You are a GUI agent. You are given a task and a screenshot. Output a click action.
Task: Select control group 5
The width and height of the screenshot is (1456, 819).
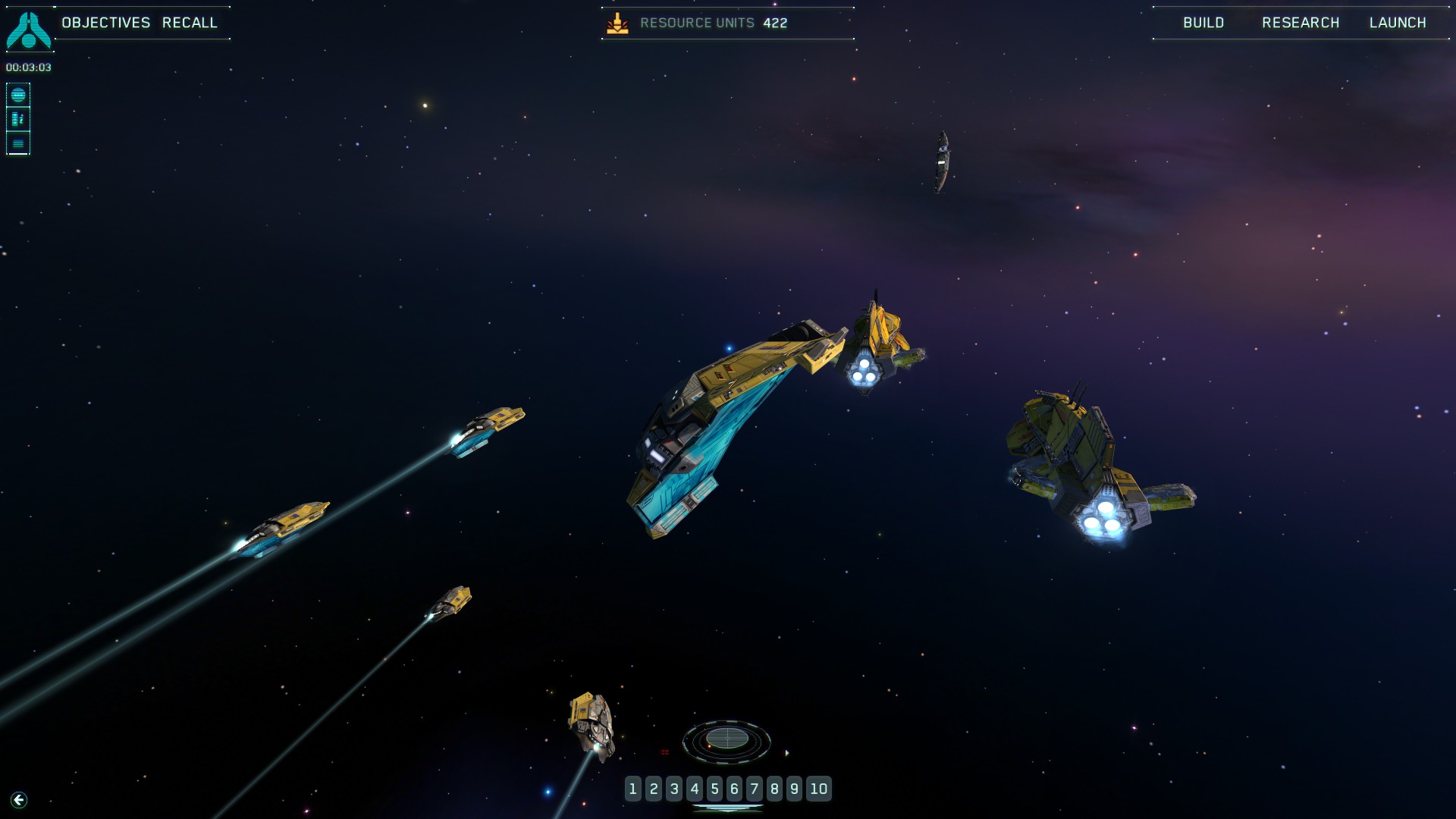[714, 789]
